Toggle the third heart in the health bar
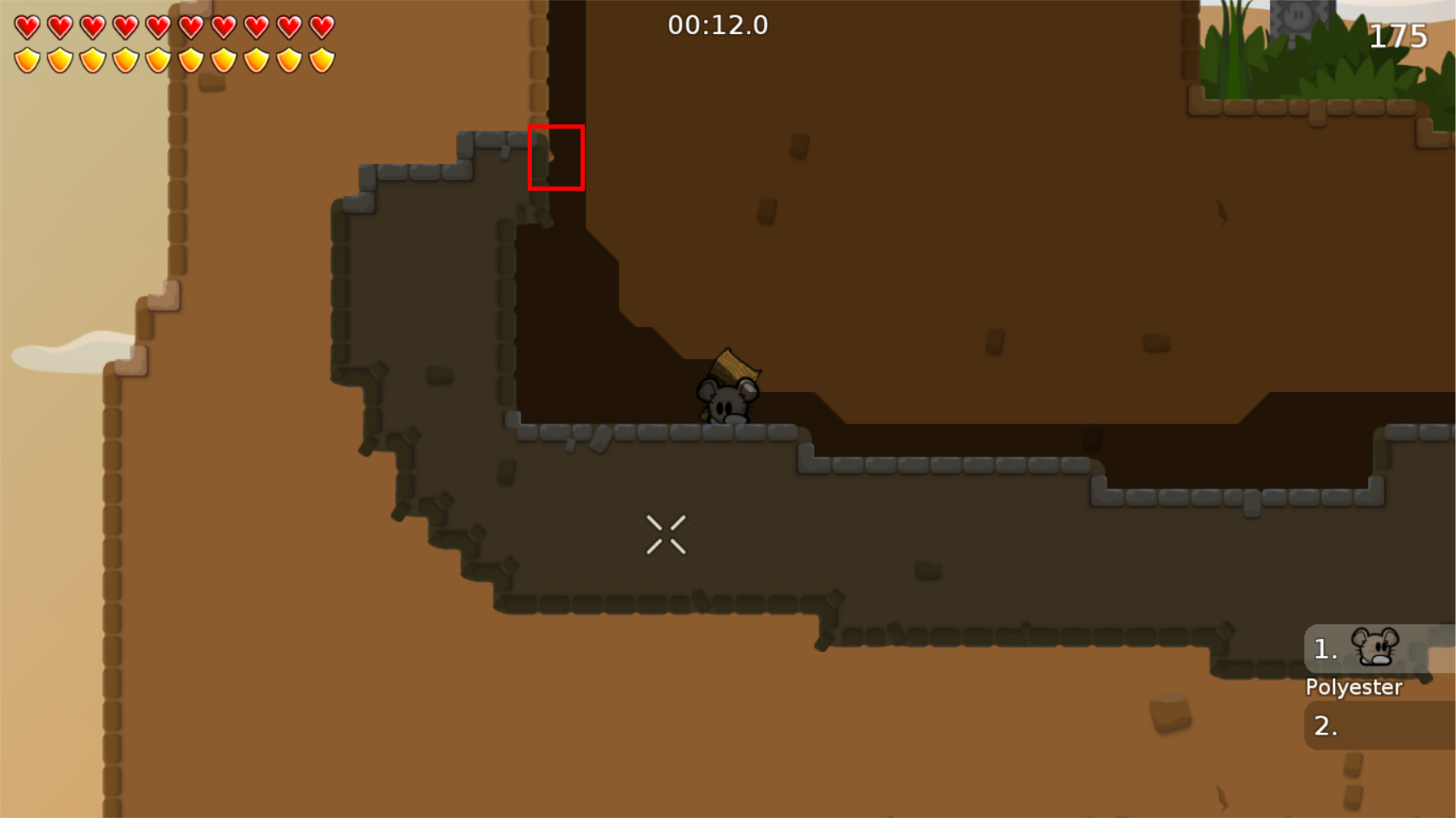The width and height of the screenshot is (1456, 818). (x=90, y=26)
